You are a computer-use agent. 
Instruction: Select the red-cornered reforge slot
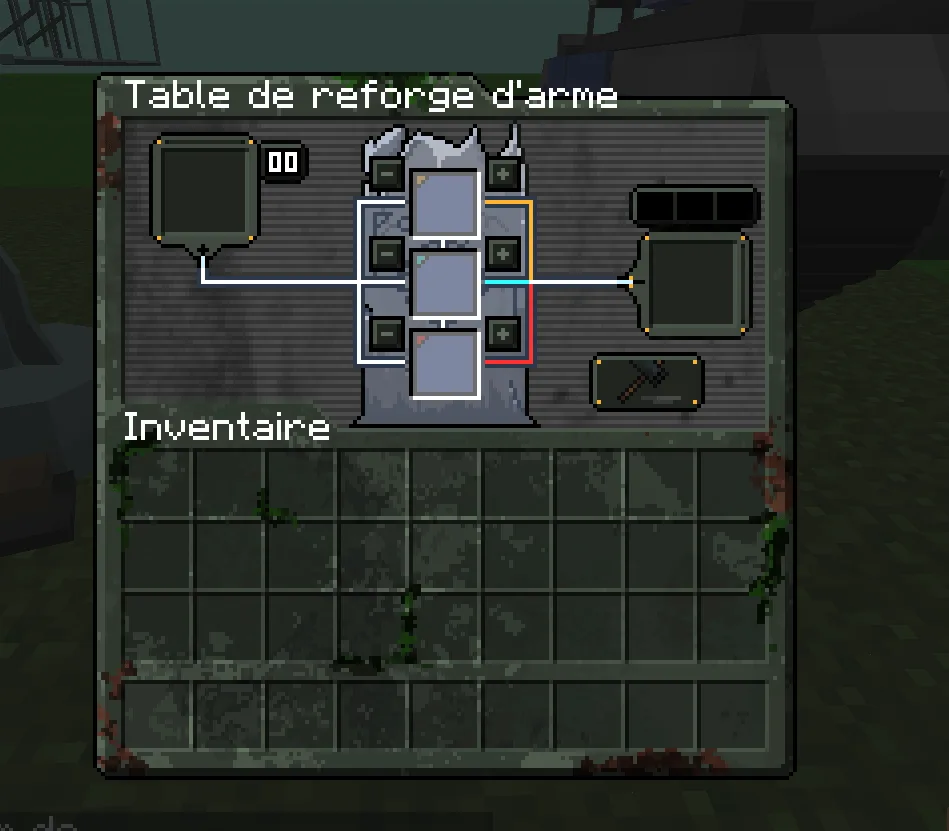(445, 363)
